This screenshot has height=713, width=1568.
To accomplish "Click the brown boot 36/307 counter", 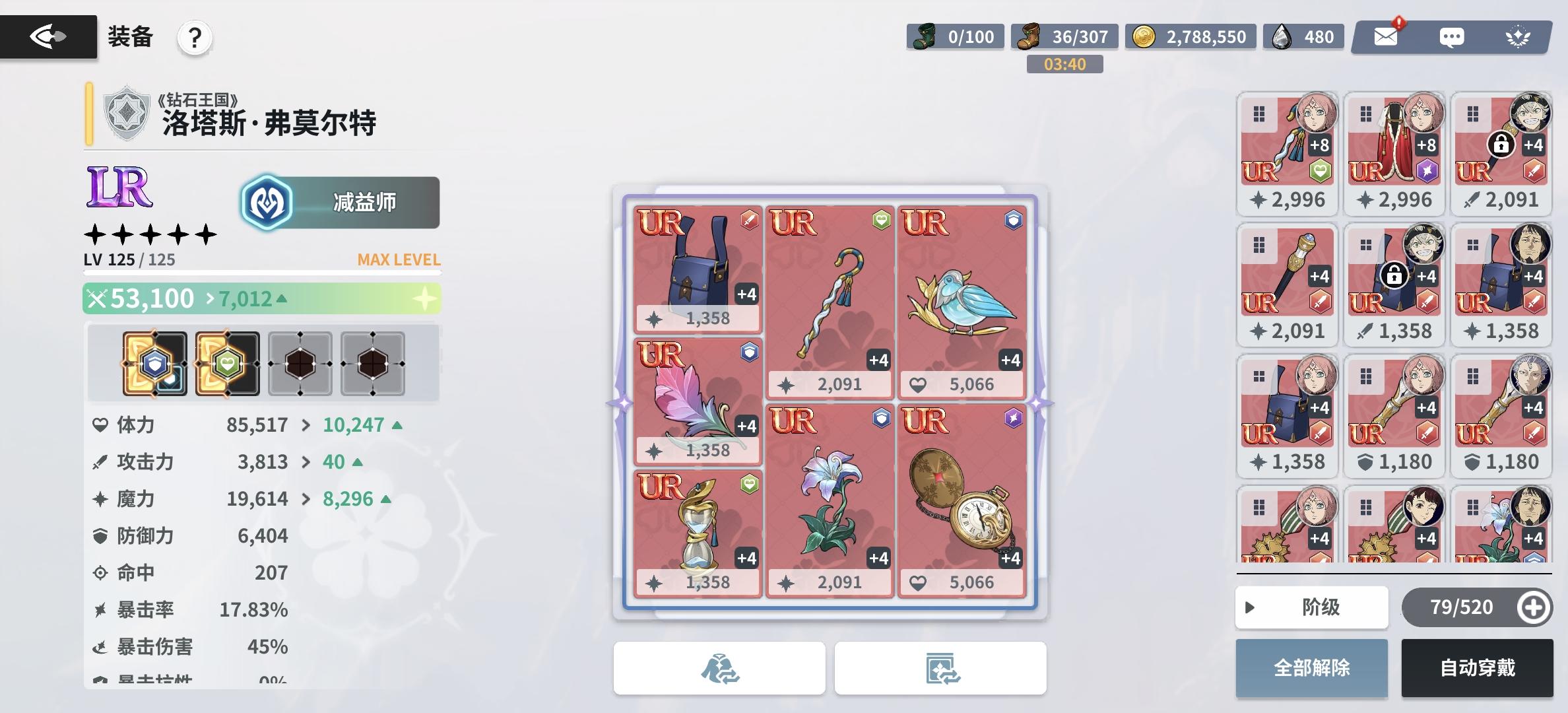I will pyautogui.click(x=1062, y=37).
